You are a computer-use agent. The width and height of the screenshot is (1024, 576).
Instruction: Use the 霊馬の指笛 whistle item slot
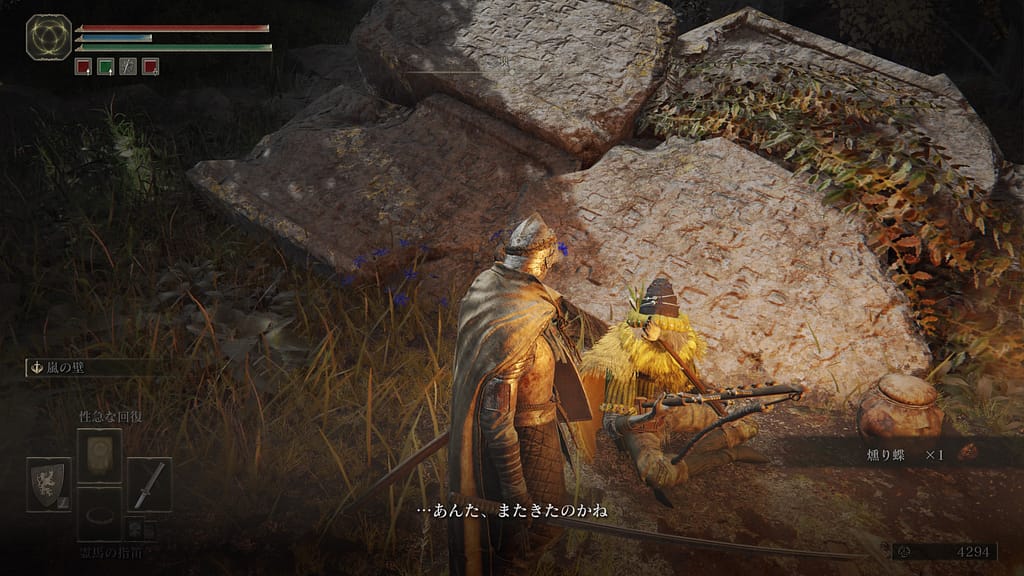pyautogui.click(x=99, y=513)
